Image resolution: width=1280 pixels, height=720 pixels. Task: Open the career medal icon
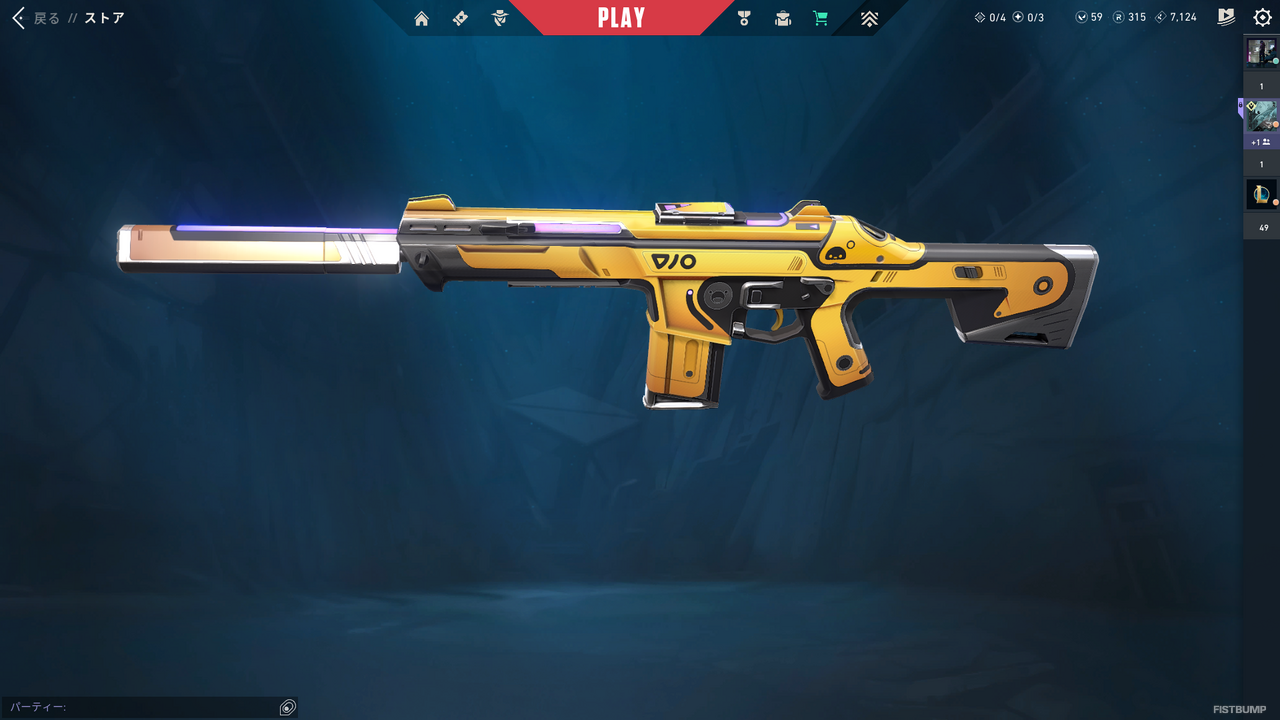click(x=743, y=18)
